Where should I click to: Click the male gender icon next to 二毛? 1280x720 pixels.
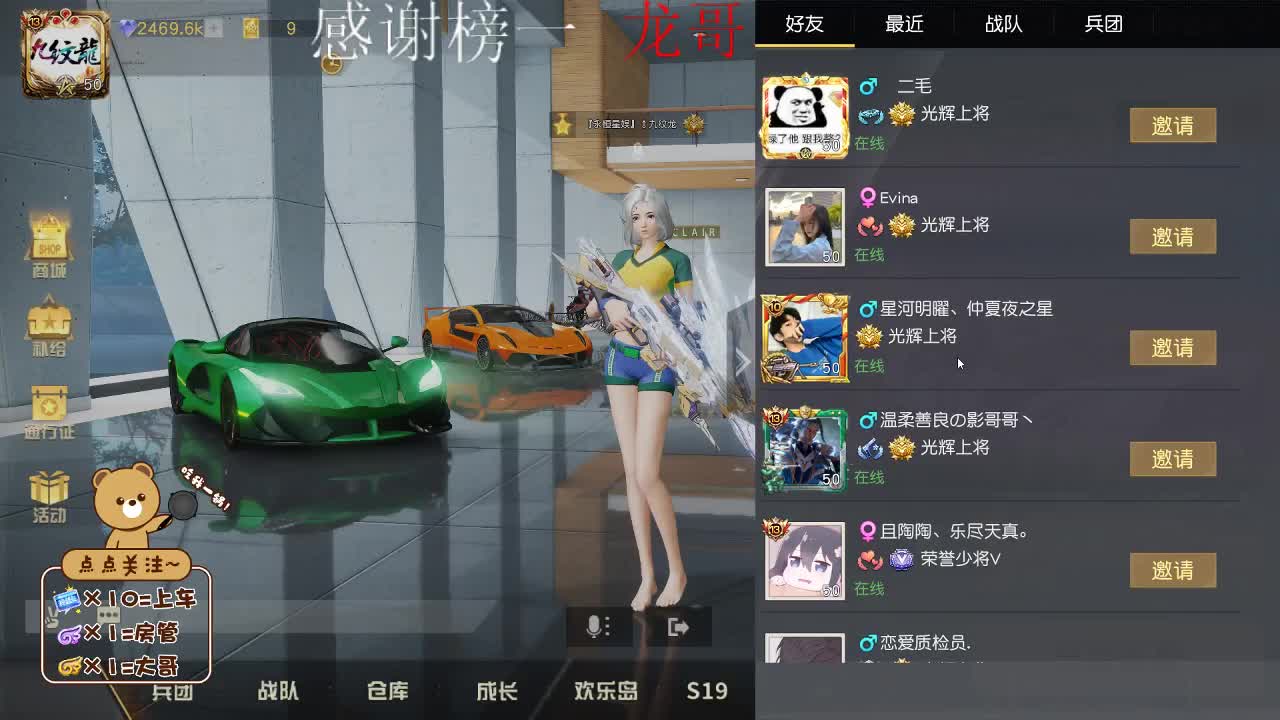(x=869, y=86)
